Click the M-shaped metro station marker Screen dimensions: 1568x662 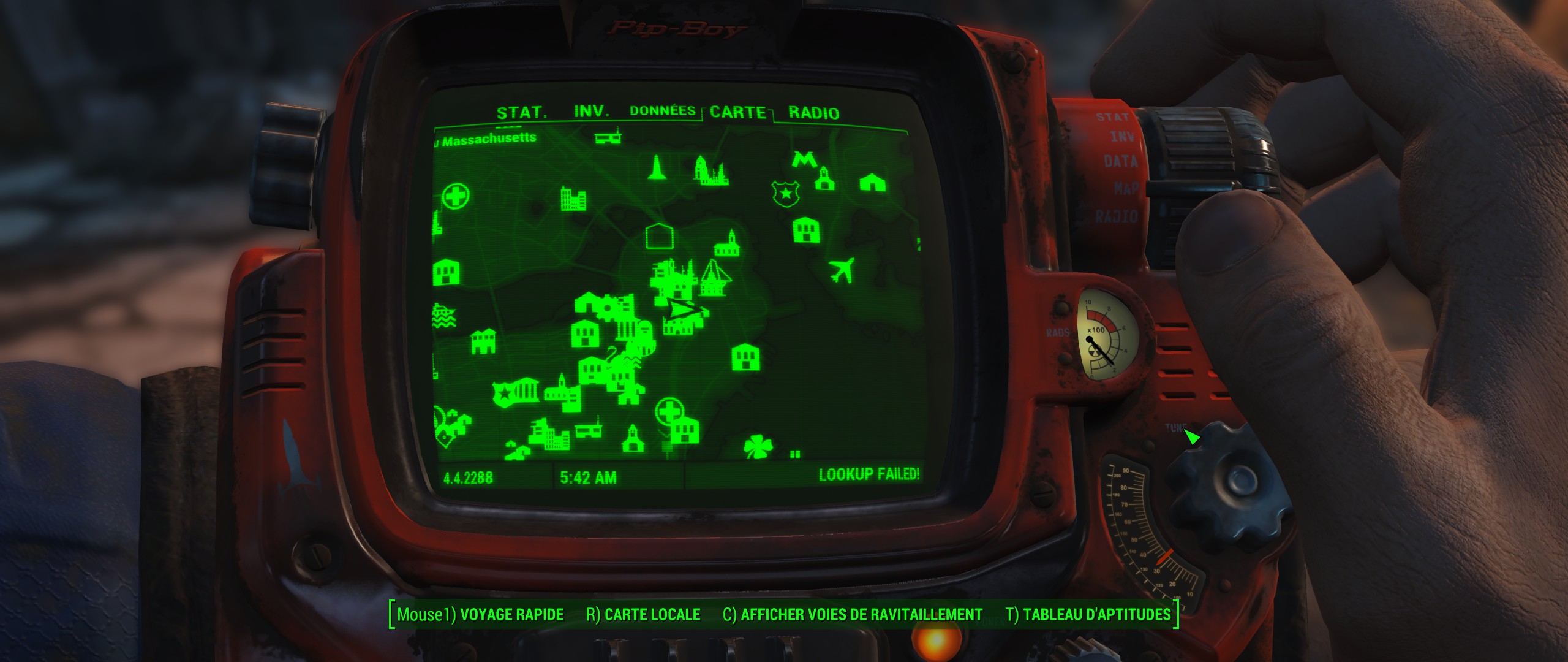[x=802, y=159]
